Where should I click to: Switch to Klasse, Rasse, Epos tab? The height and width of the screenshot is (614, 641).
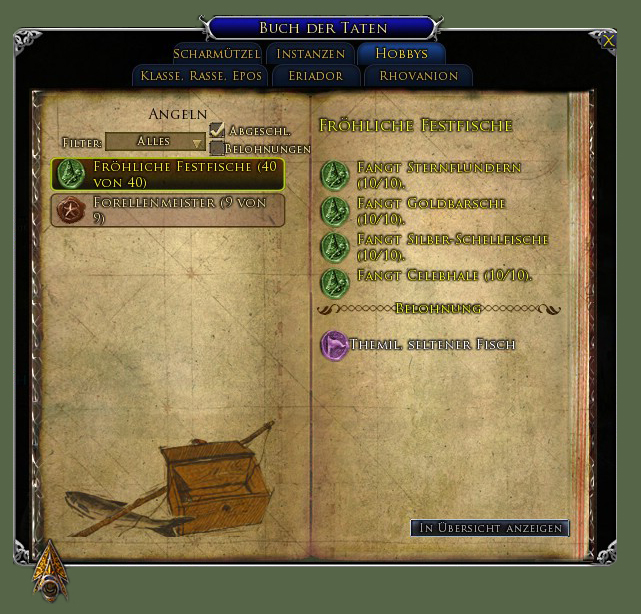click(202, 76)
